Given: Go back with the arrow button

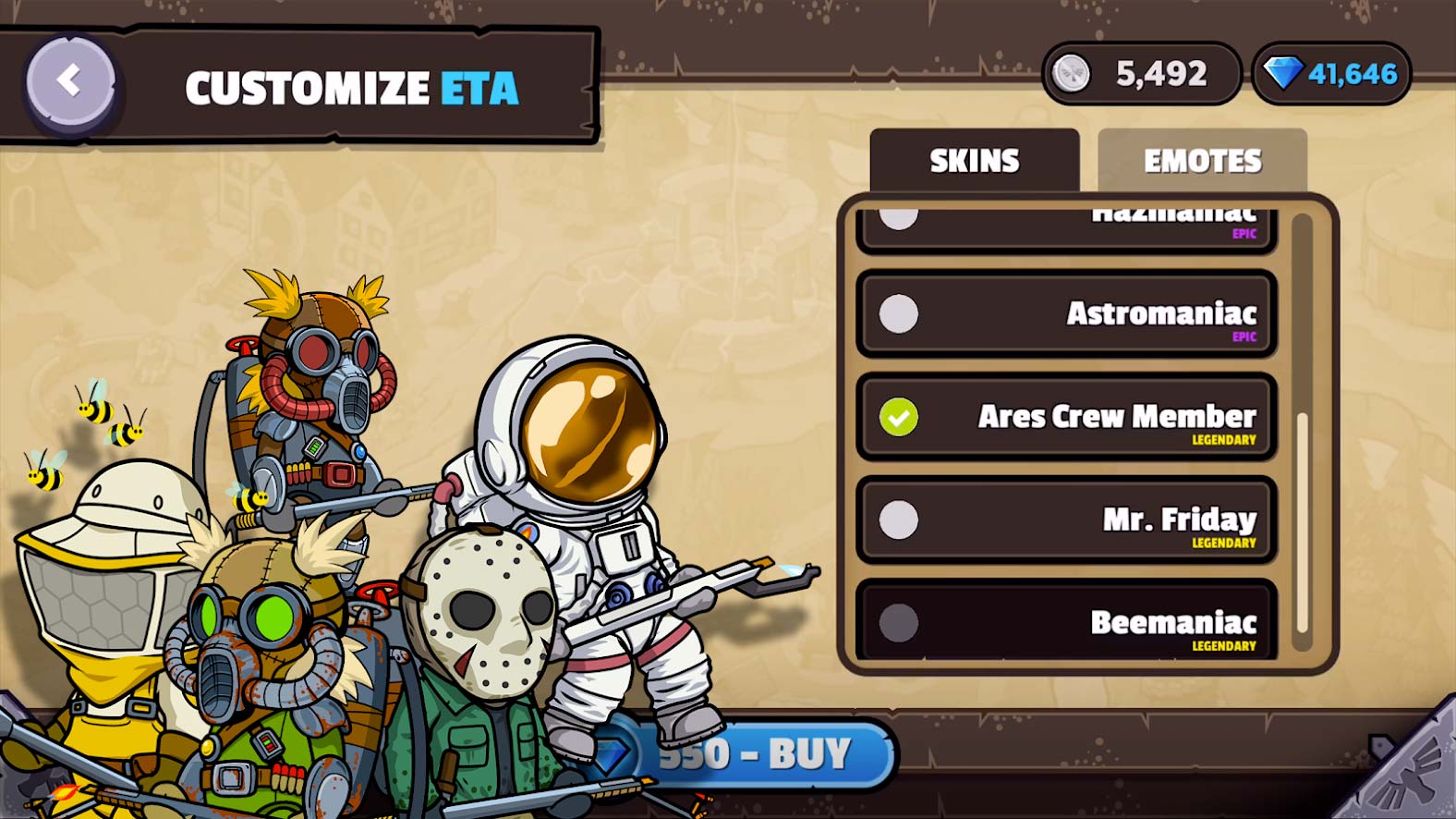Looking at the screenshot, I should point(70,82).
